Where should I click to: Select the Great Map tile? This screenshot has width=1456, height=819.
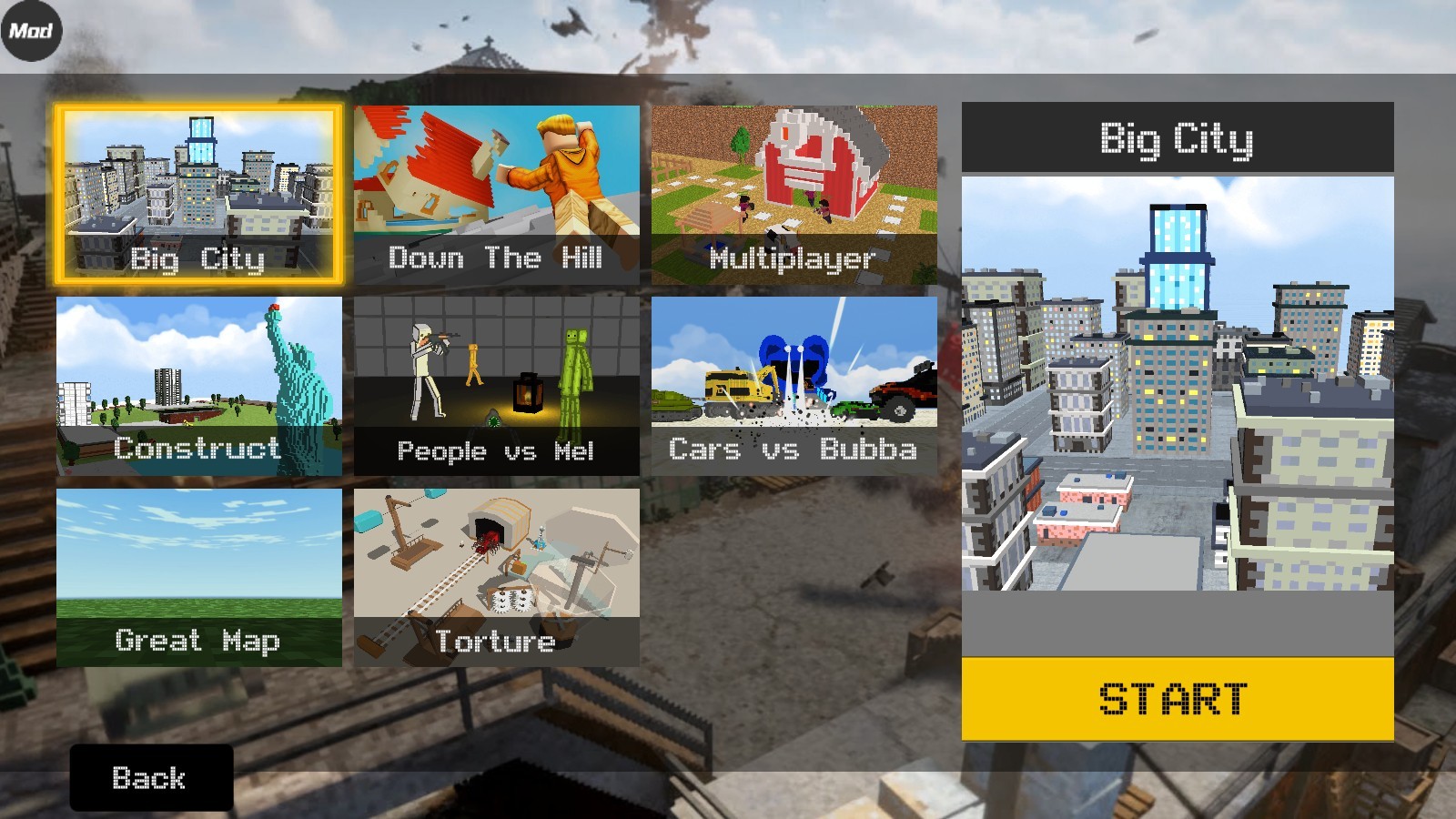coord(198,577)
